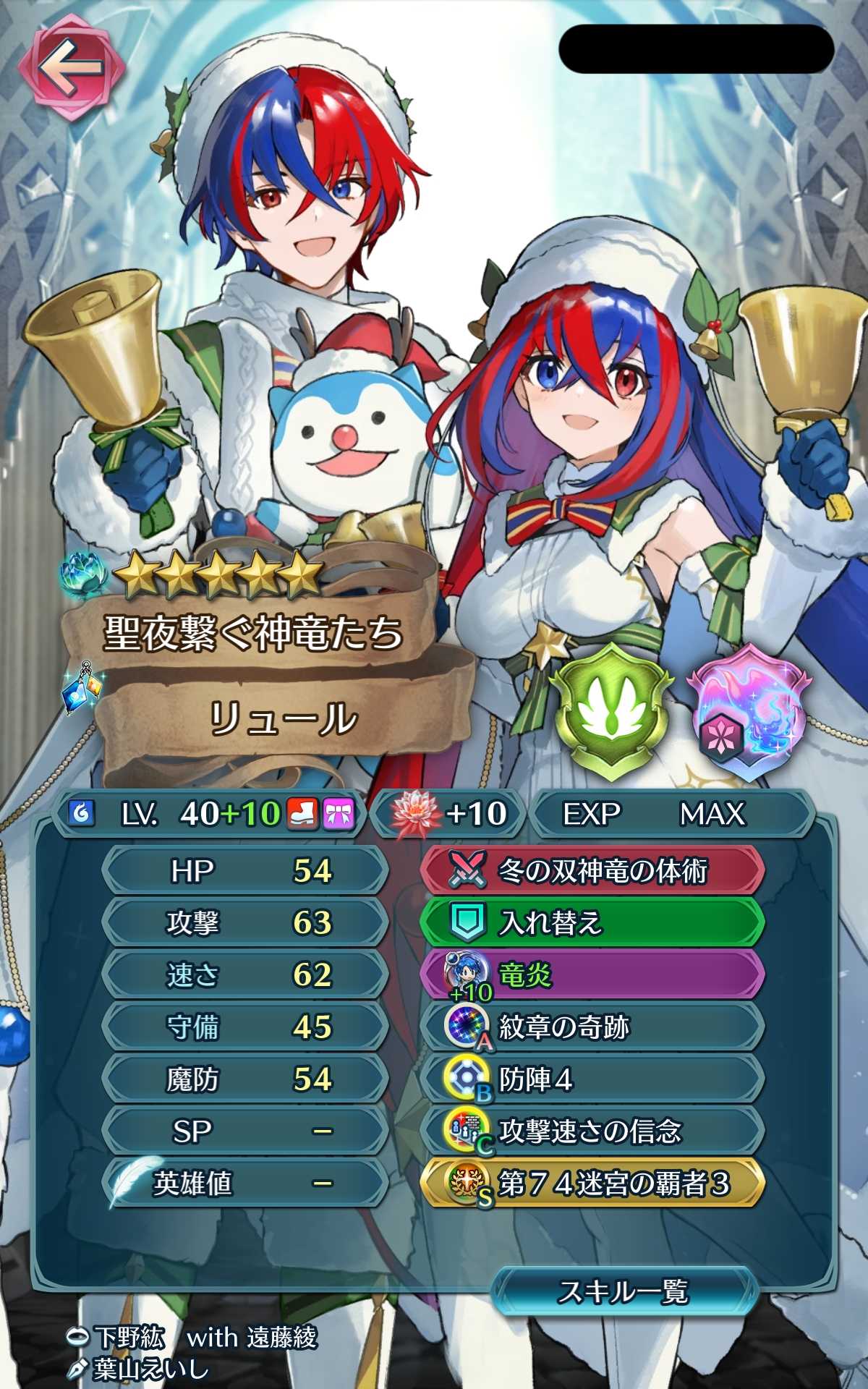Viewport: 868px width, 1389px height.
Task: Select the assist skill 入れ替え
Action: 592,922
